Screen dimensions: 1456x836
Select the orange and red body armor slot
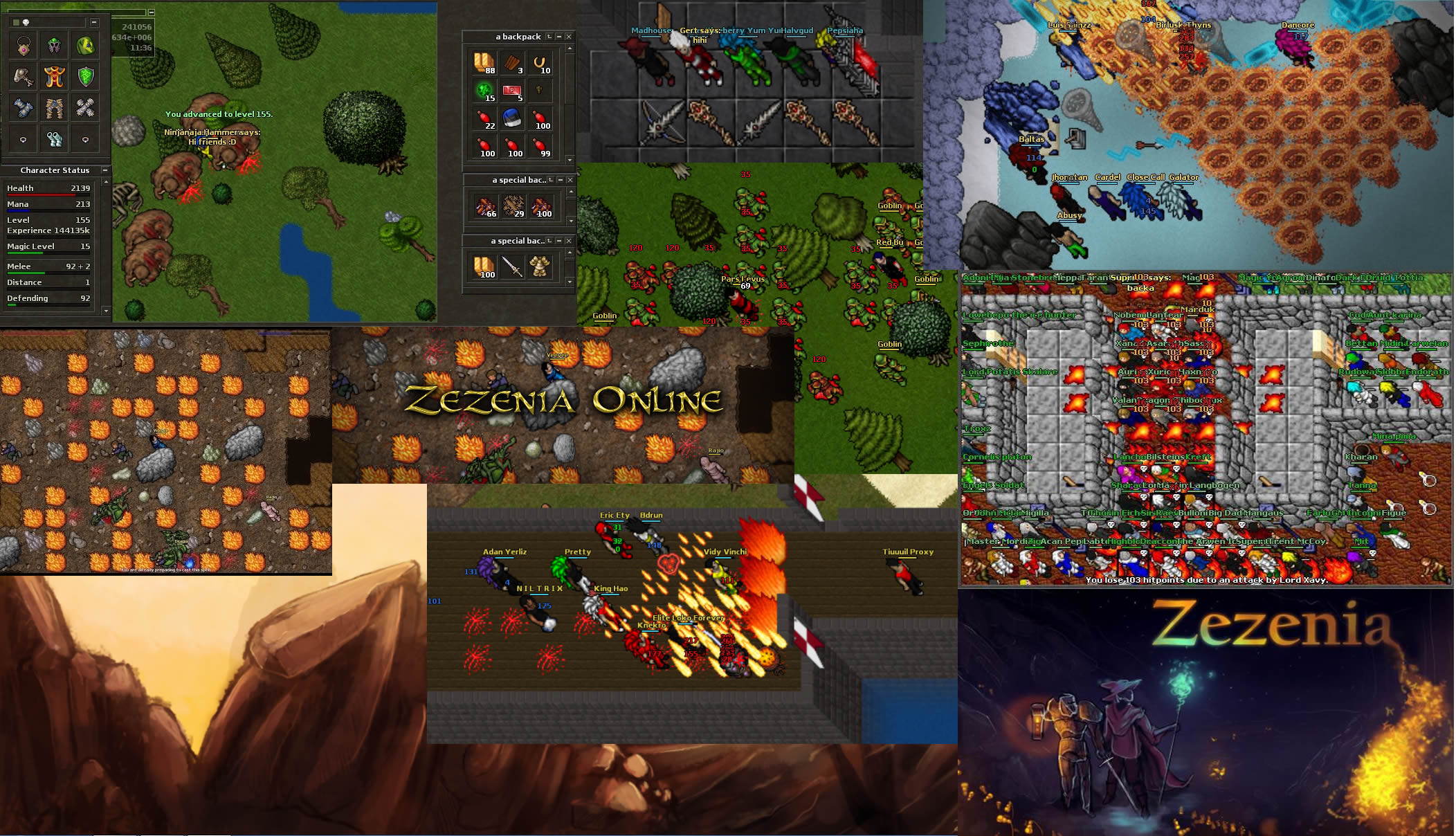tap(55, 77)
